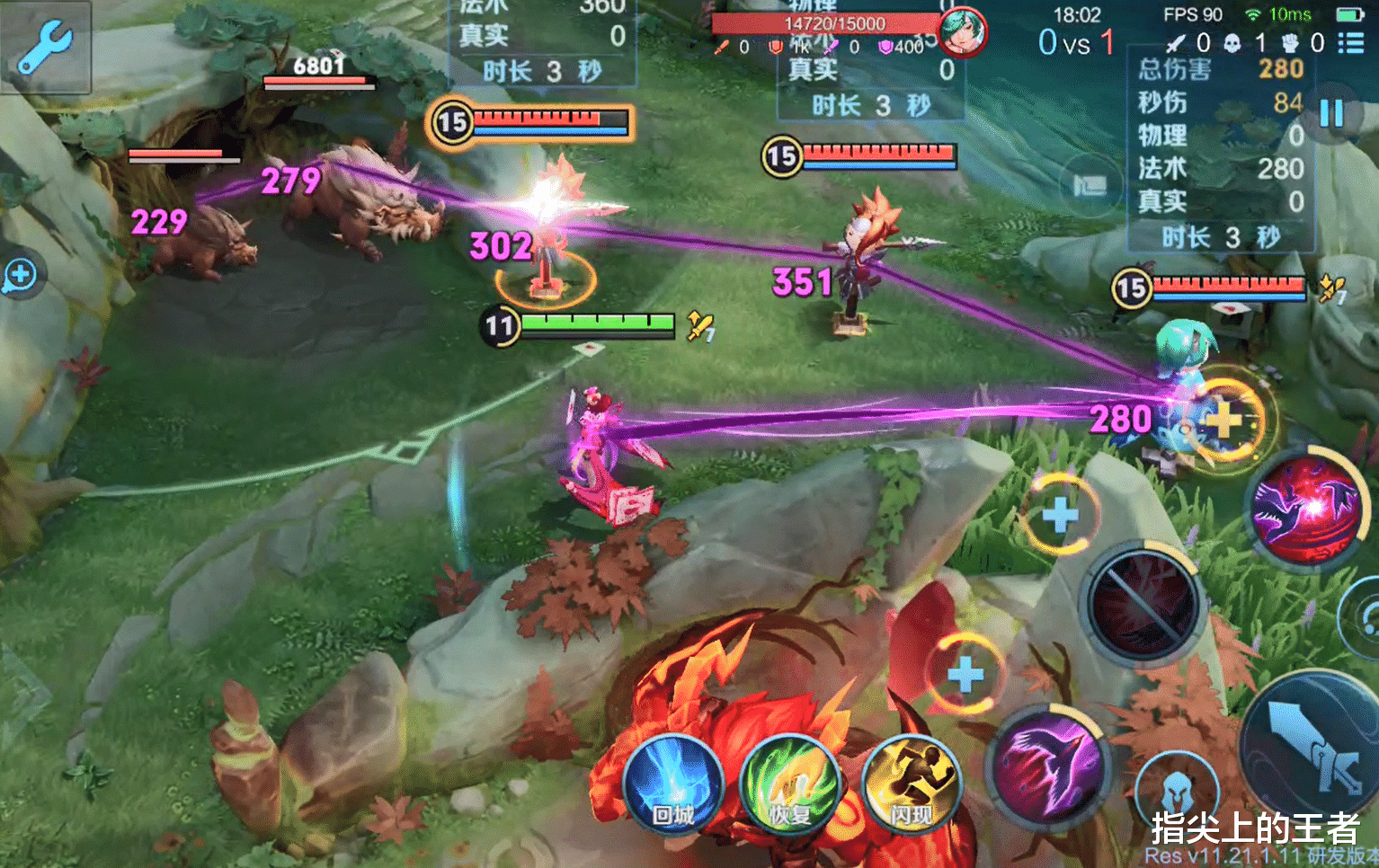Select the green-haired hero portrait
Screen dimensions: 1379x868
click(x=962, y=31)
